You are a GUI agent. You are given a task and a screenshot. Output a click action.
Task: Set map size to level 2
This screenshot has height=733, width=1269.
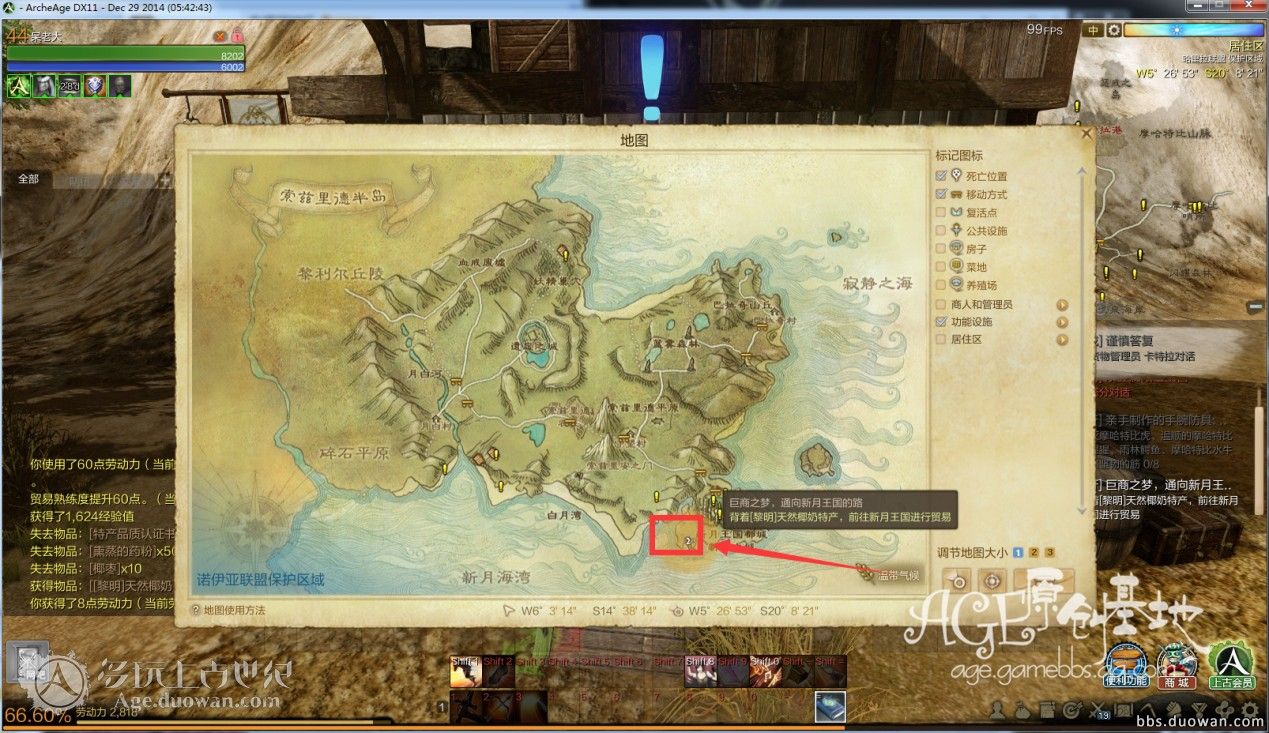(x=1034, y=552)
